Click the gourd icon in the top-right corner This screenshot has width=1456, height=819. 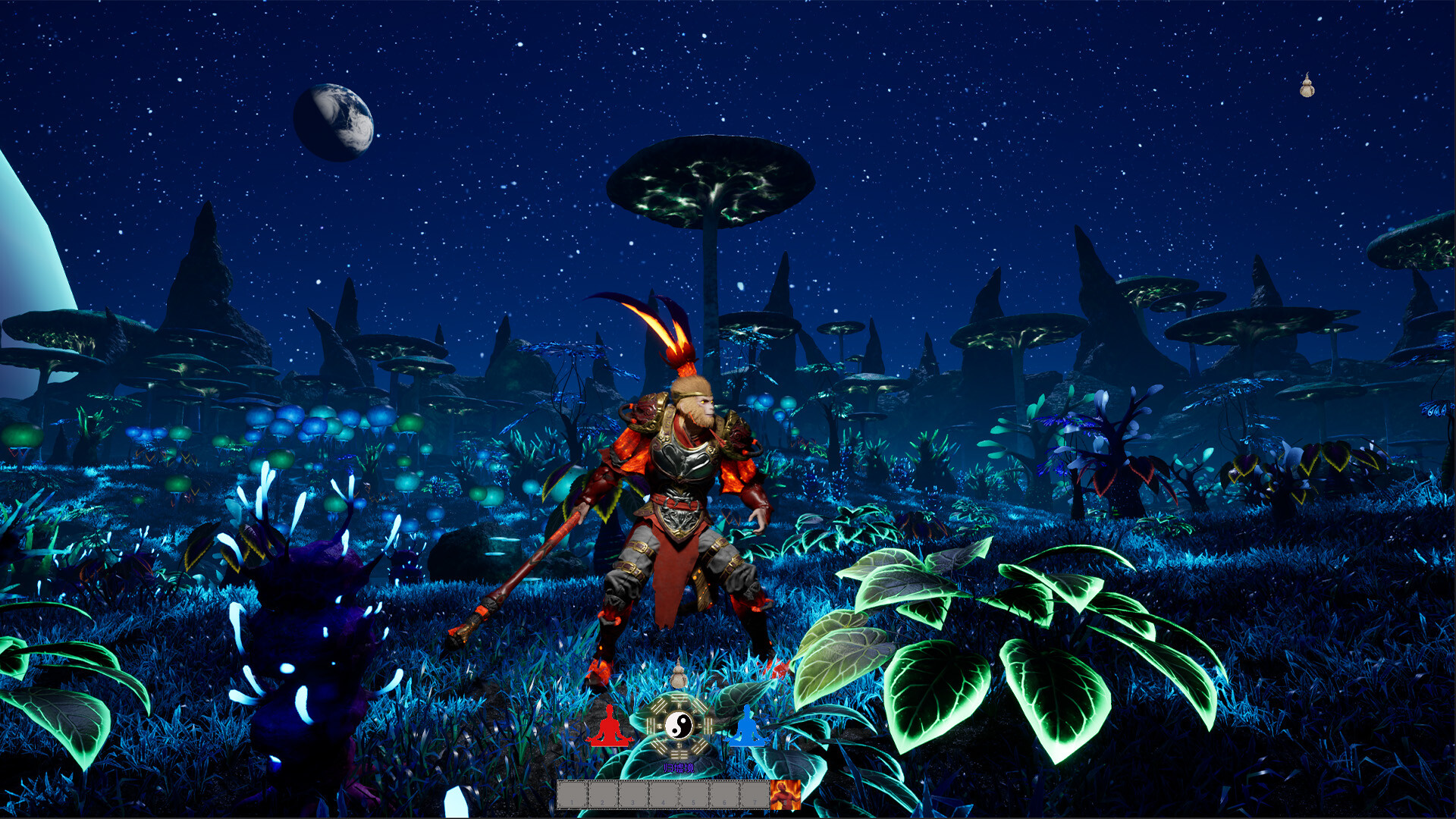pos(1306,87)
